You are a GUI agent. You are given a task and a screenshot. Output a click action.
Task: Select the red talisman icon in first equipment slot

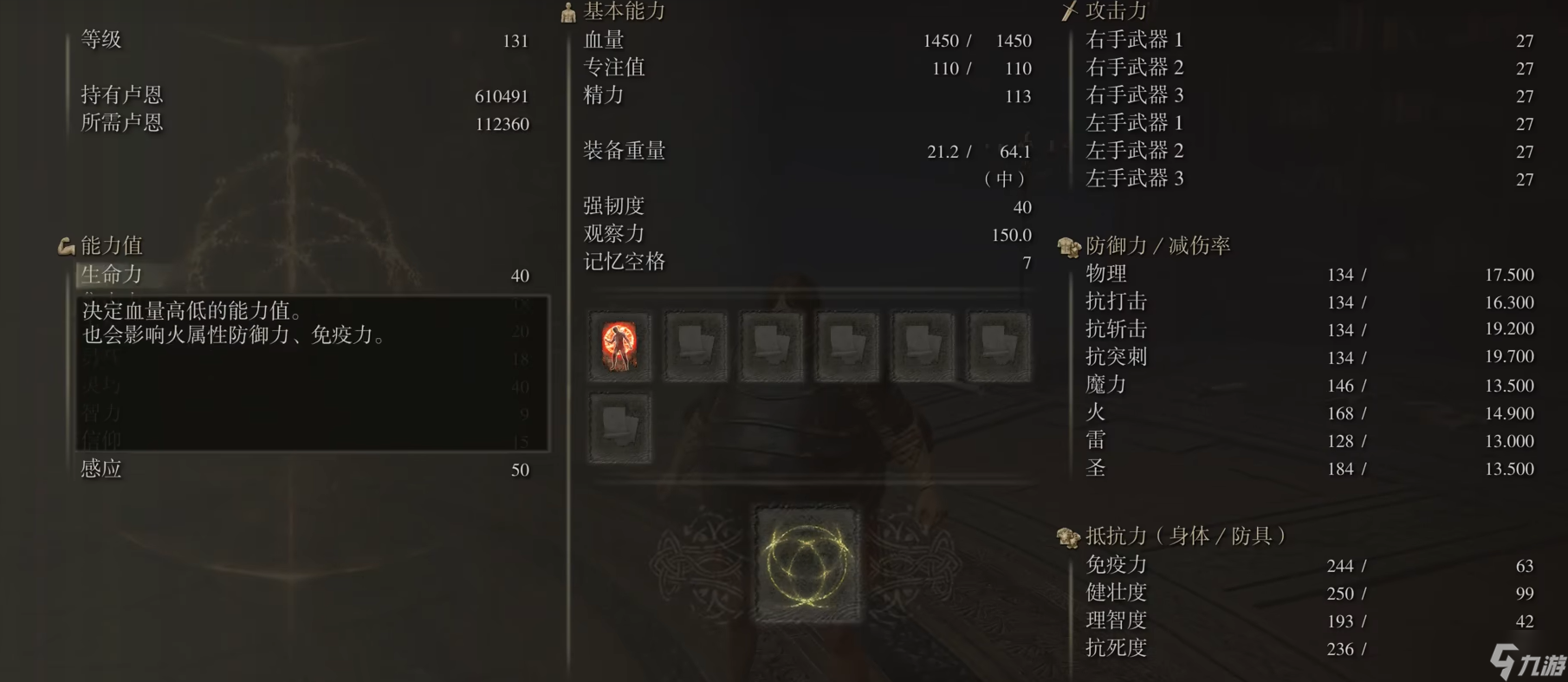(x=619, y=347)
